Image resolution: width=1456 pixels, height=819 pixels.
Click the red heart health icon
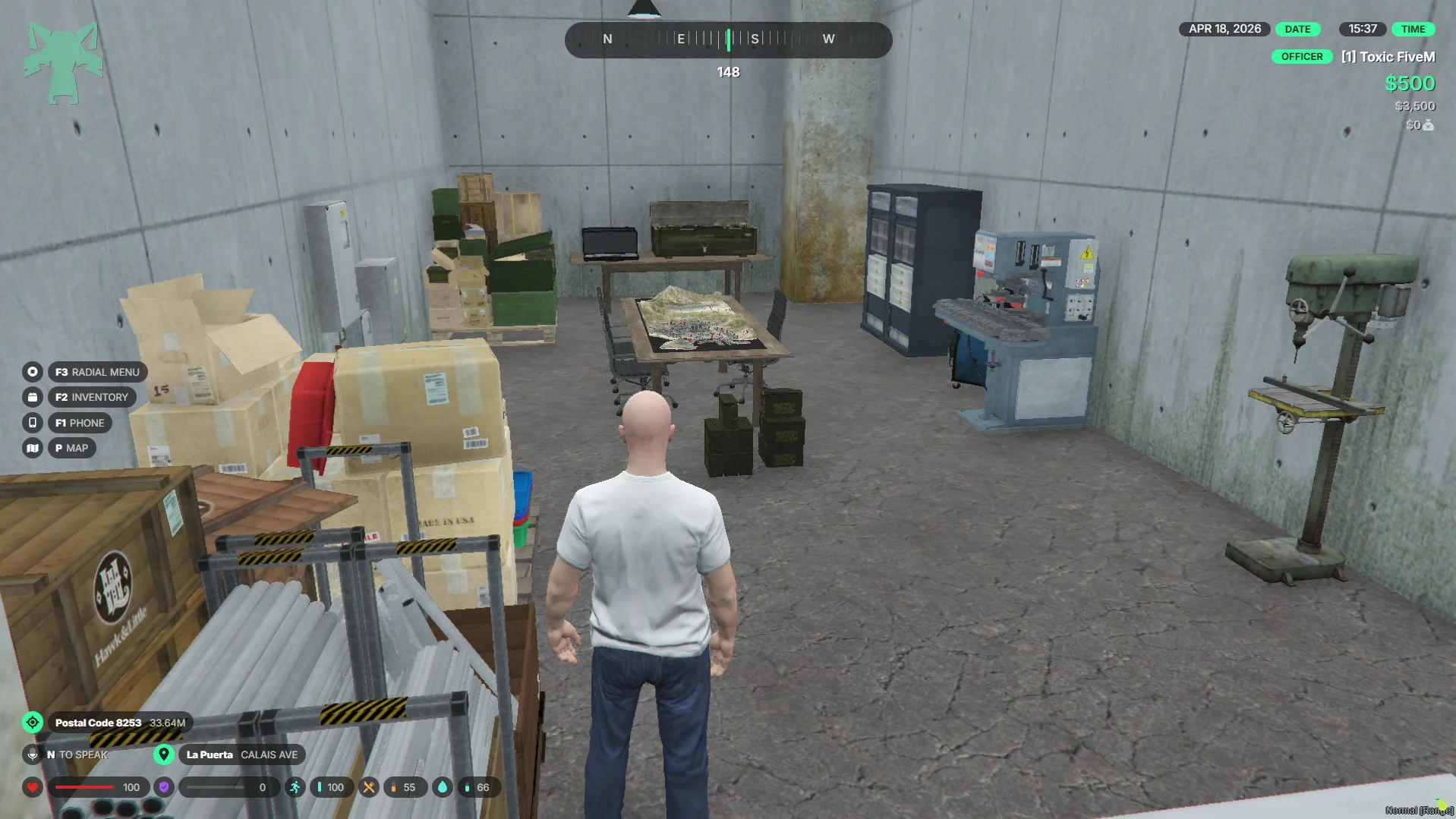32,787
